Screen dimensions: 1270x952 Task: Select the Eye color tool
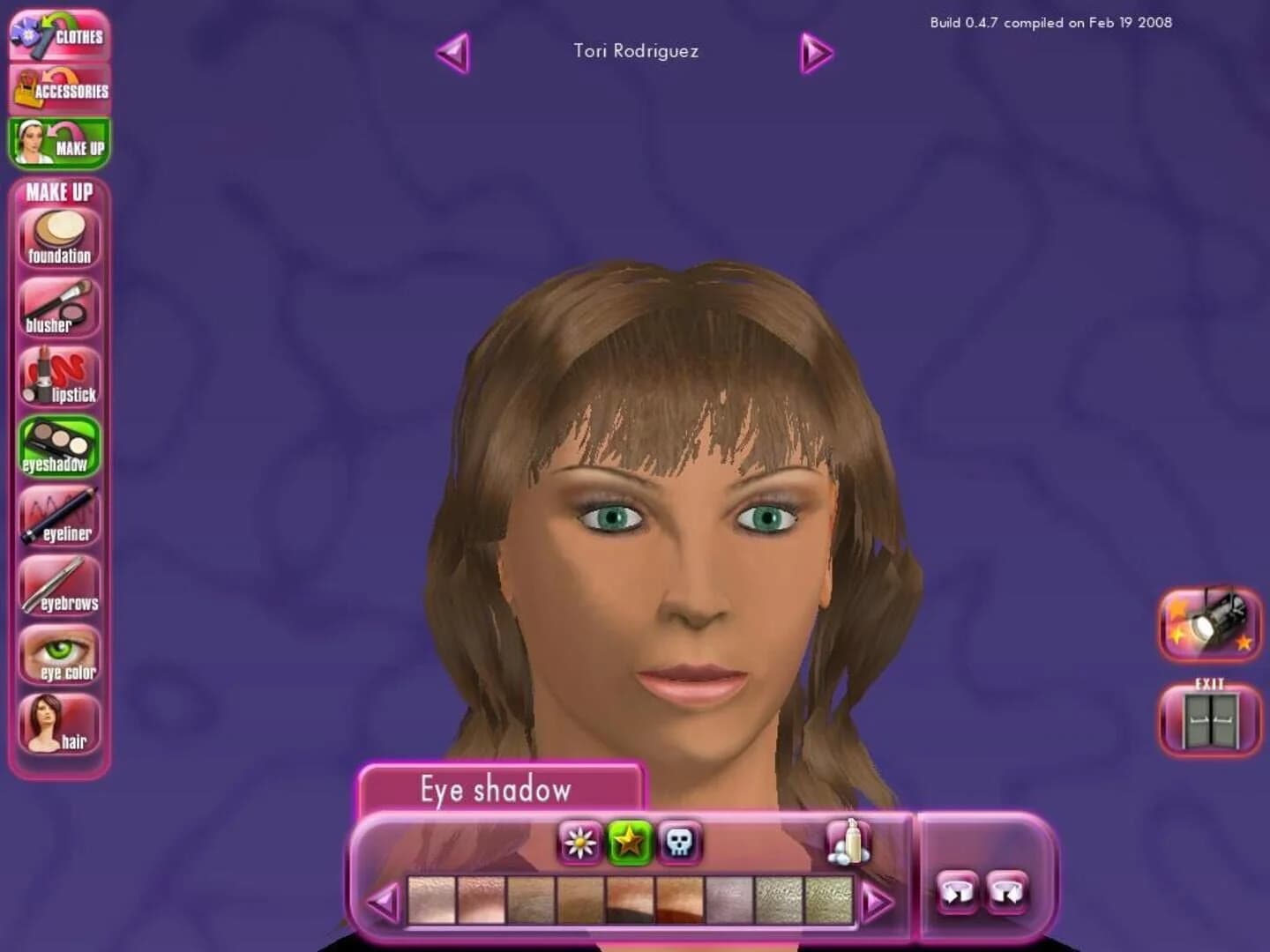[58, 651]
